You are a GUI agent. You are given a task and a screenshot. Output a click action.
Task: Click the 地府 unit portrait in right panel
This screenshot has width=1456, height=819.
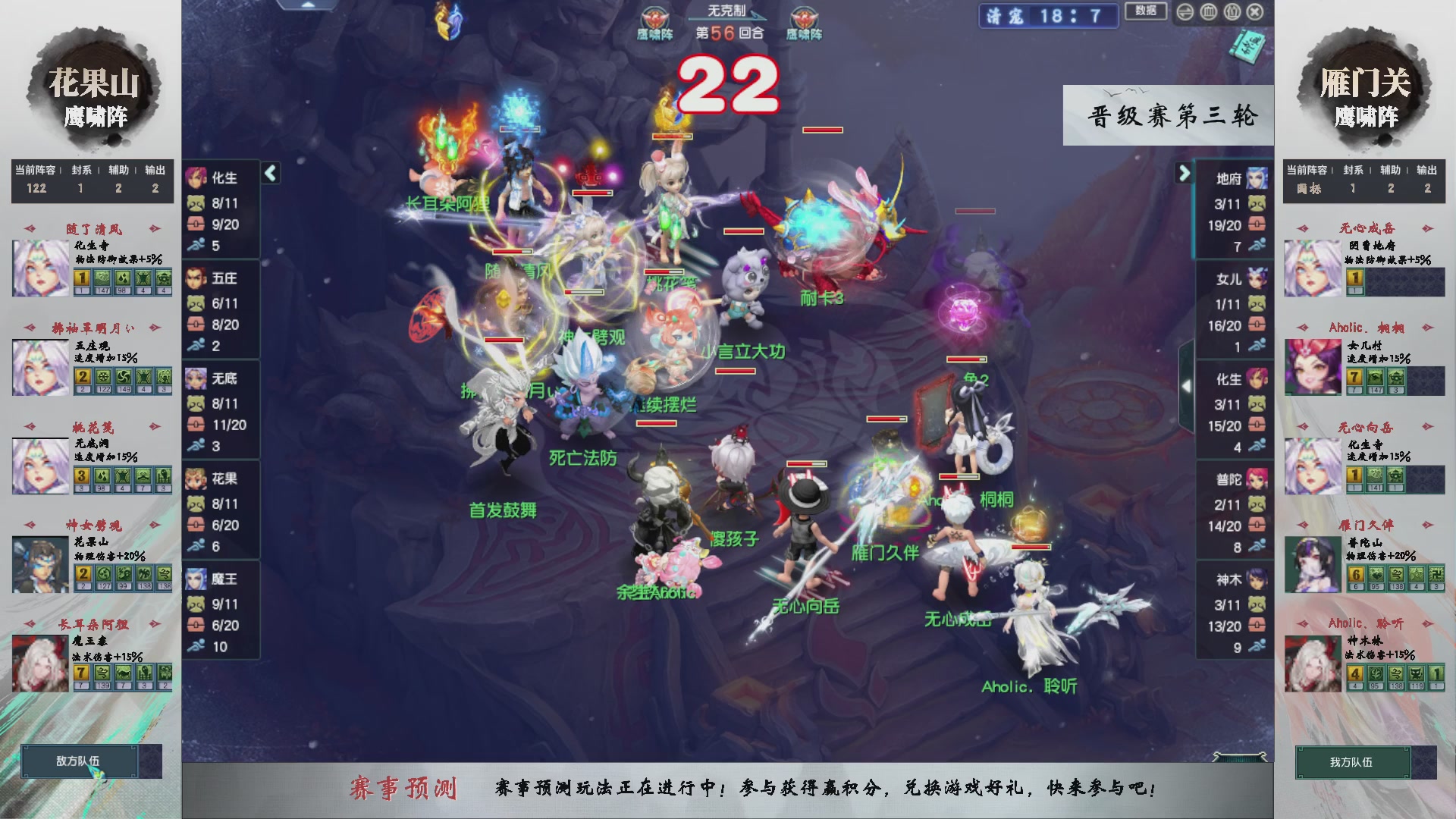[x=1257, y=179]
